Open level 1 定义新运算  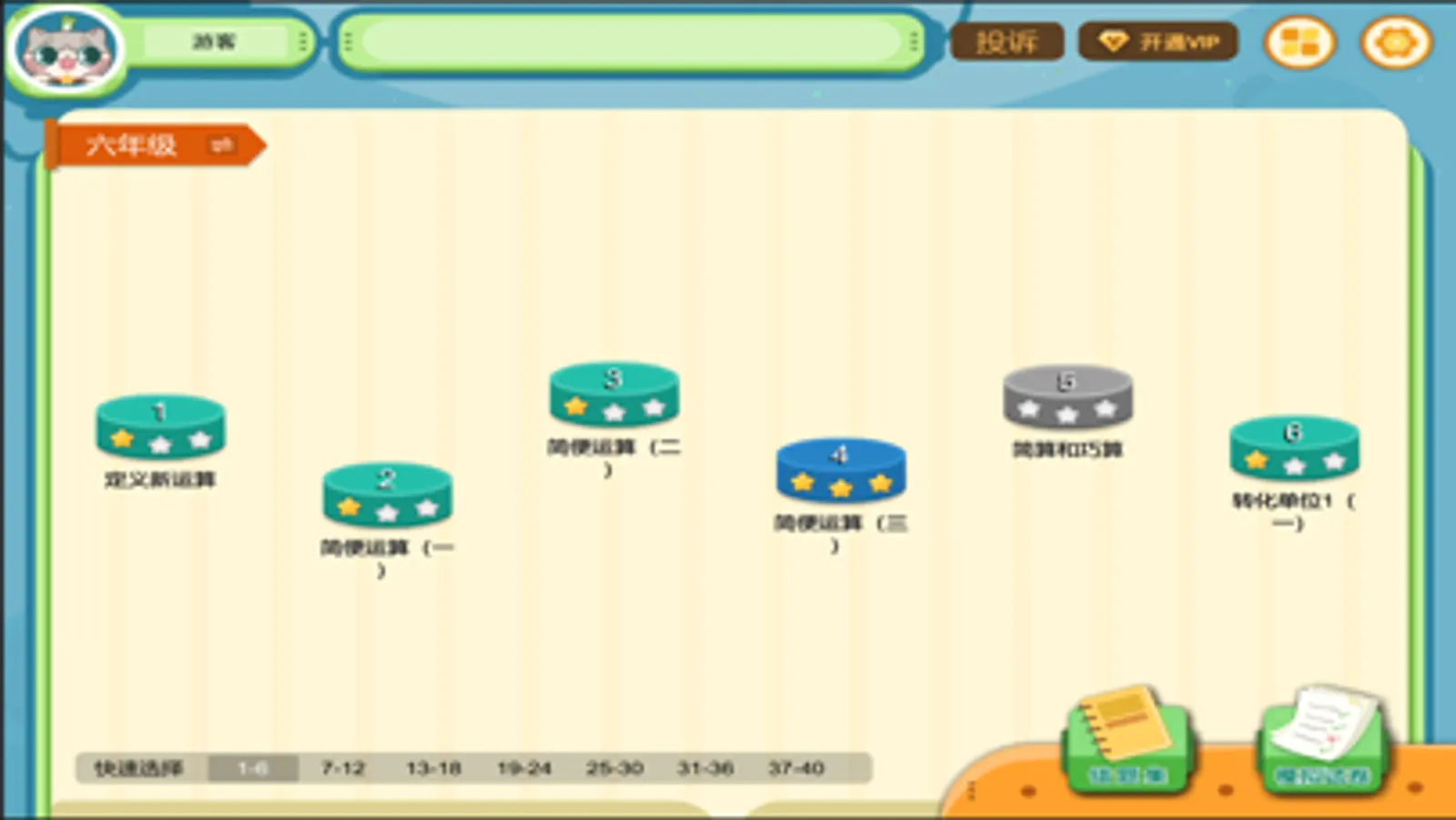[x=160, y=428]
